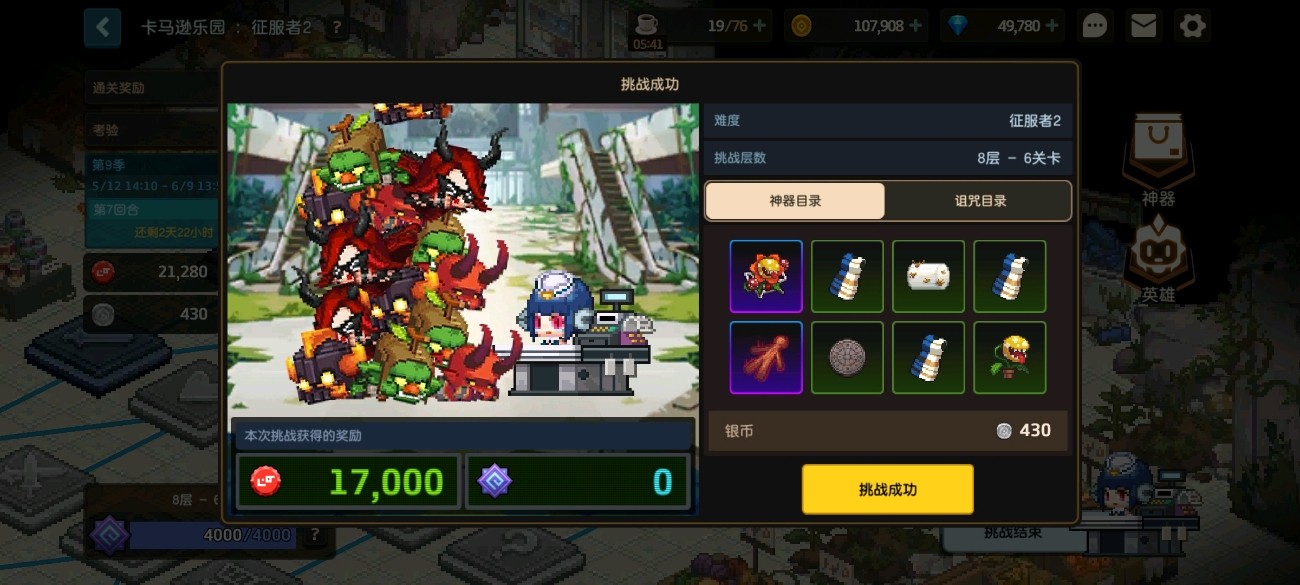Open the help question mark beside 征服者2
The image size is (1300, 585).
[336, 27]
